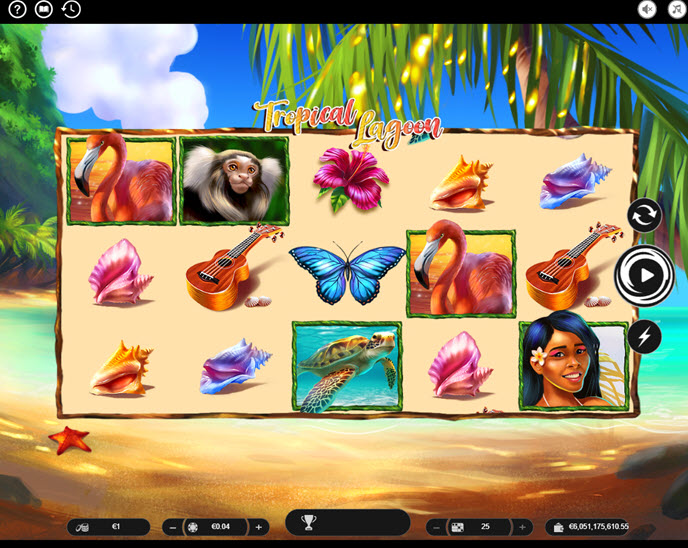Spin the reels with the play button
The width and height of the screenshot is (688, 548).
tap(643, 274)
